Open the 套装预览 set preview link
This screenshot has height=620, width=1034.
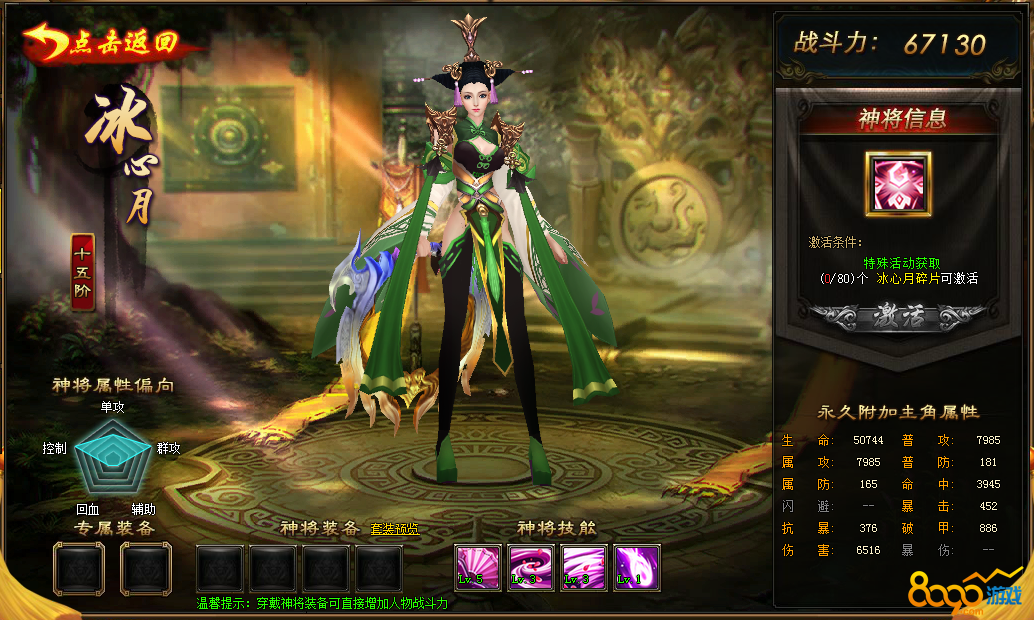point(394,529)
